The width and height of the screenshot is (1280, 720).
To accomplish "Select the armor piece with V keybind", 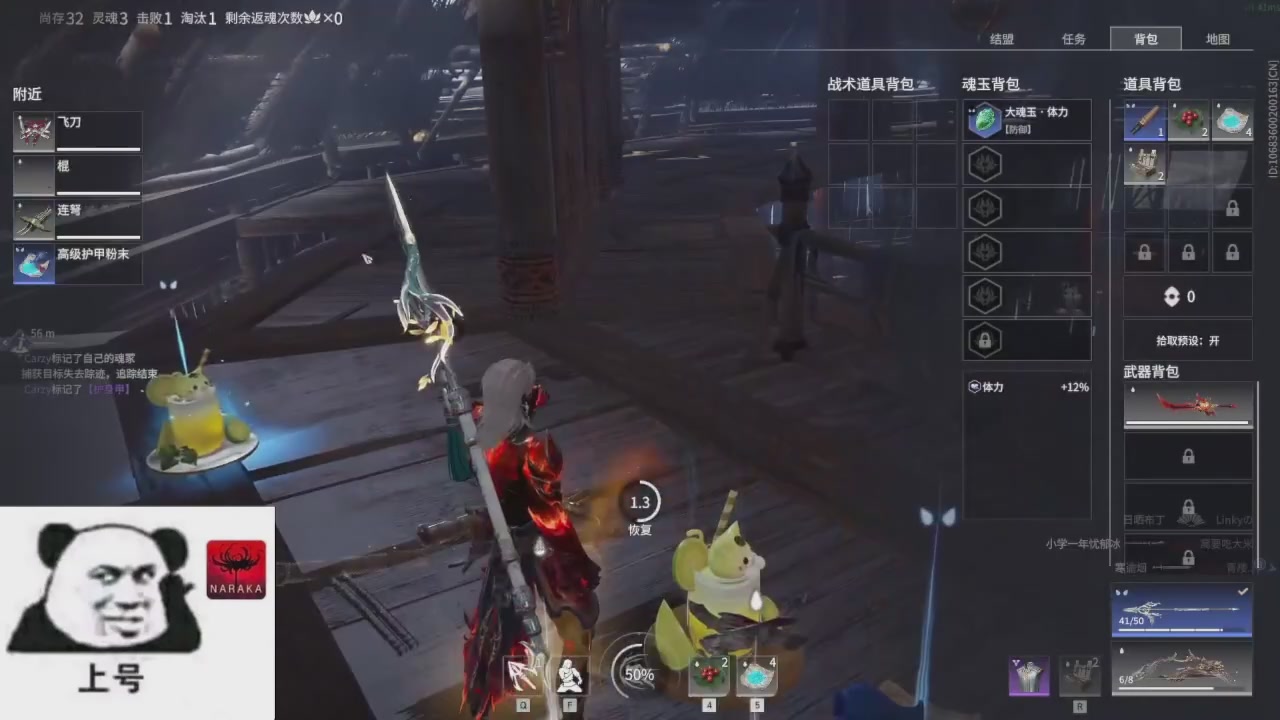I will pos(1029,675).
